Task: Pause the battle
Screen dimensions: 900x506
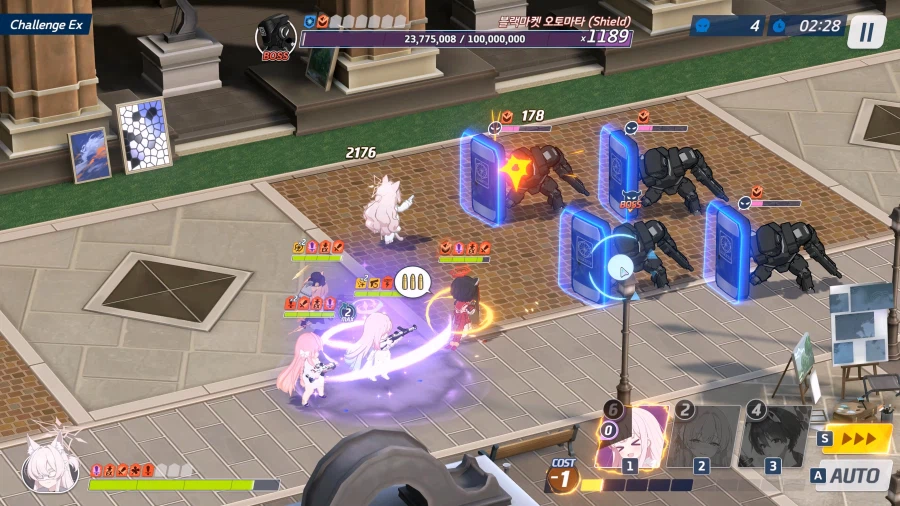Action: (866, 31)
